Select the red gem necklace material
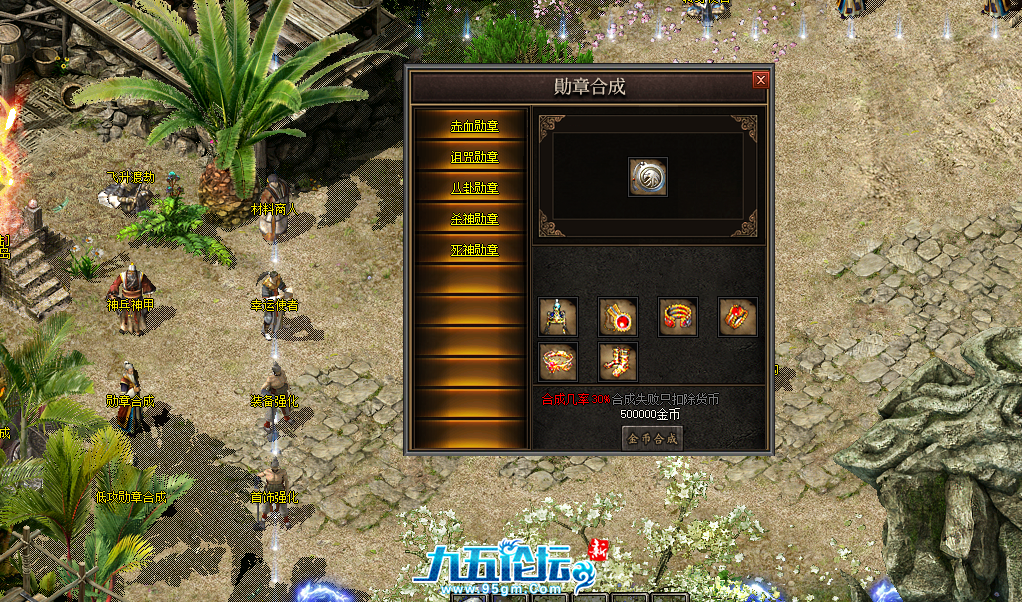 (618, 317)
